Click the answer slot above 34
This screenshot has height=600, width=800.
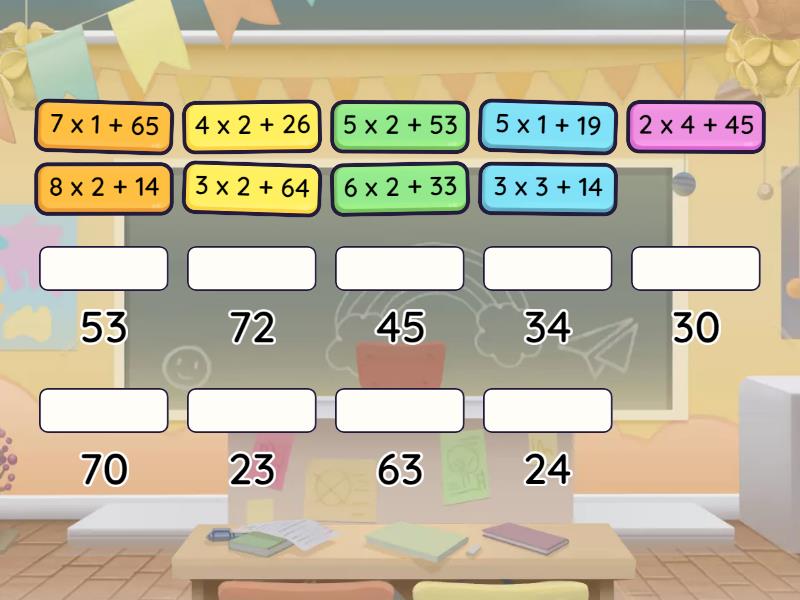point(547,268)
